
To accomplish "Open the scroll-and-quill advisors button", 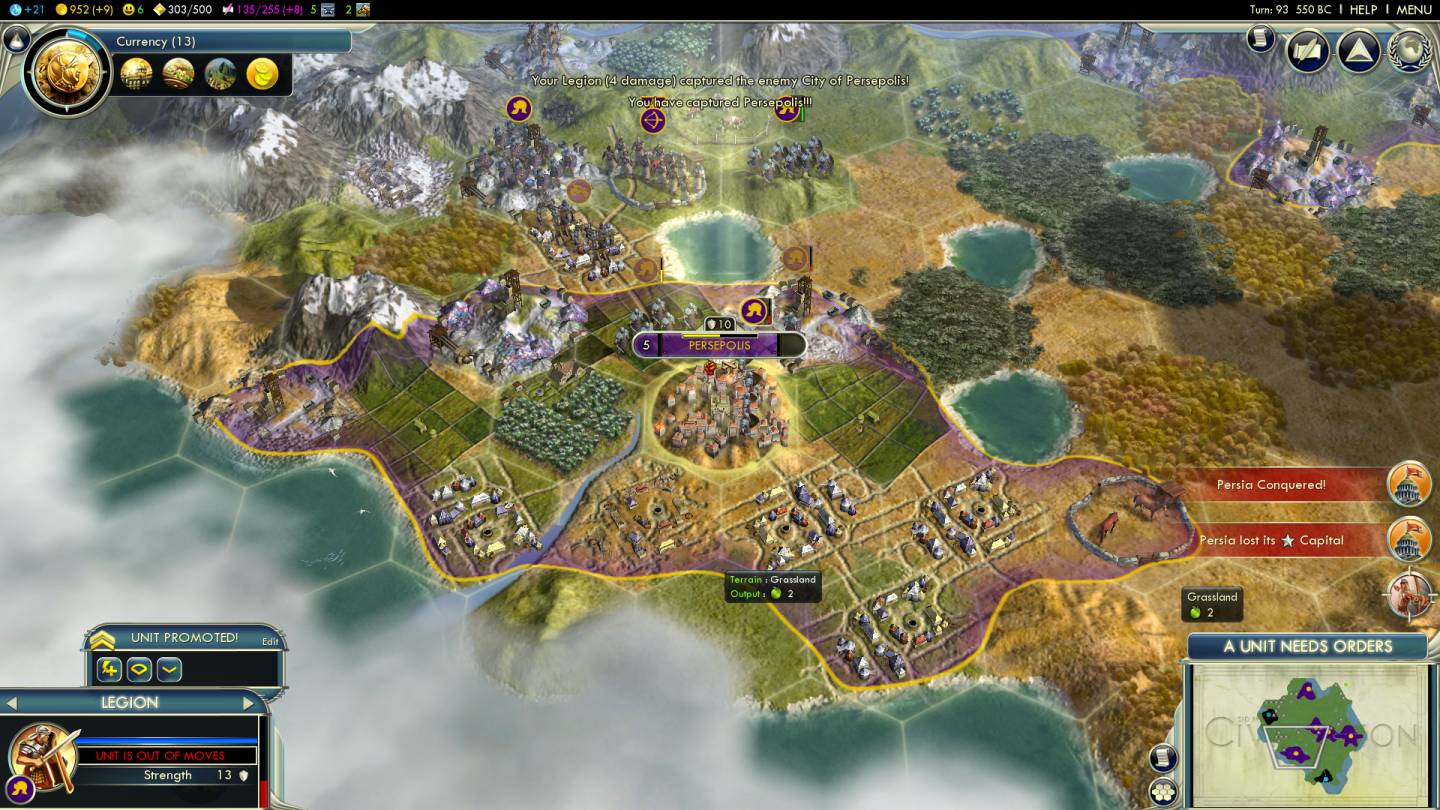I will pyautogui.click(x=1307, y=50).
